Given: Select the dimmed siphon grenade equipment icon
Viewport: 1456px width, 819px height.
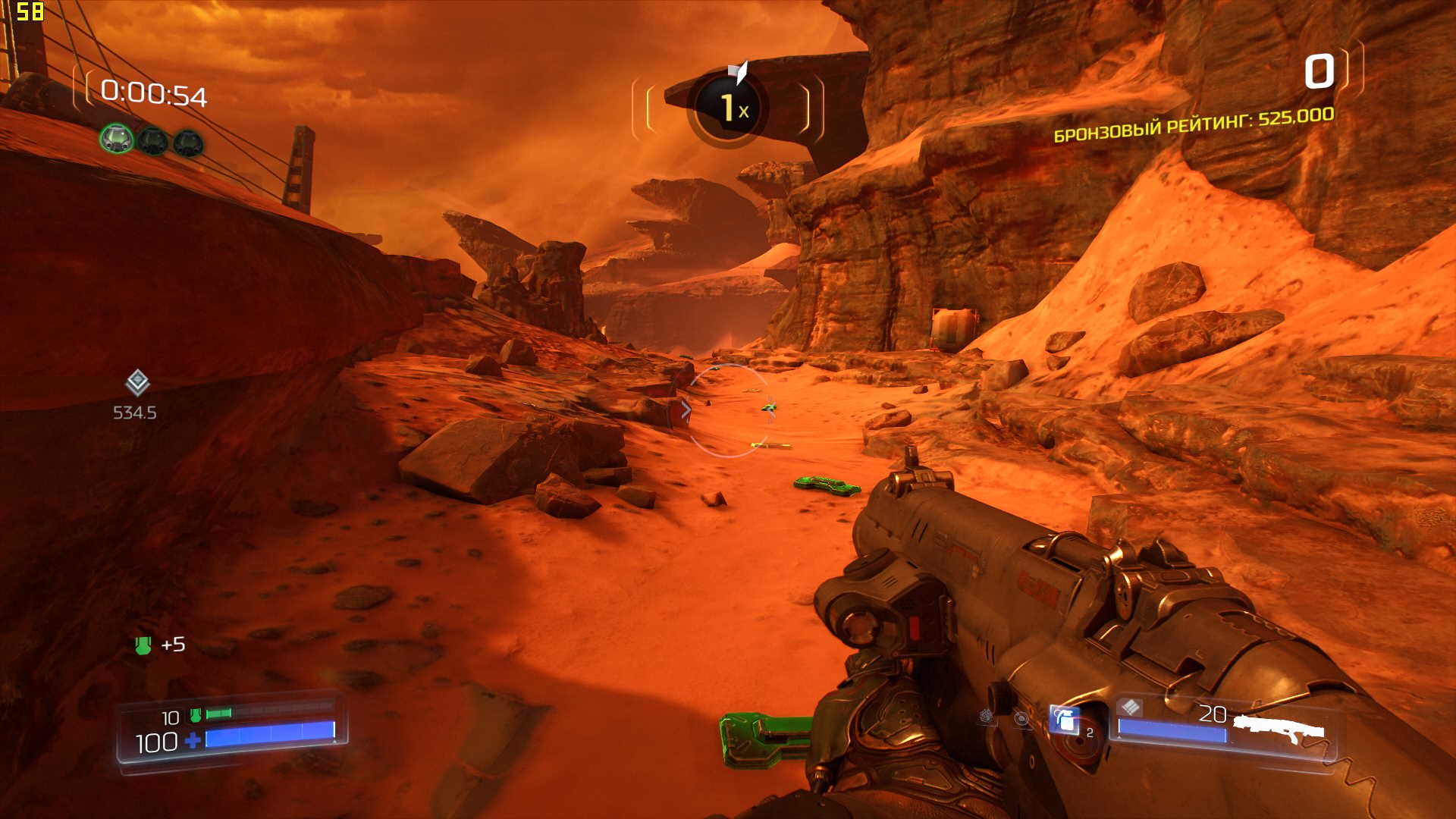Looking at the screenshot, I should pos(987,715).
